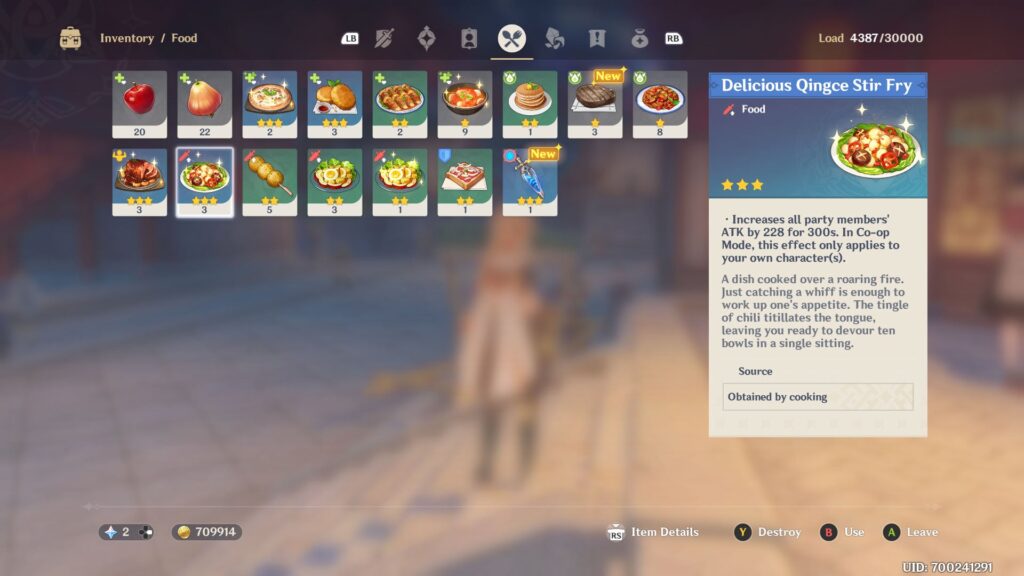Choose the pizza dish slot
Screen dimensions: 1024x576
tap(269, 103)
